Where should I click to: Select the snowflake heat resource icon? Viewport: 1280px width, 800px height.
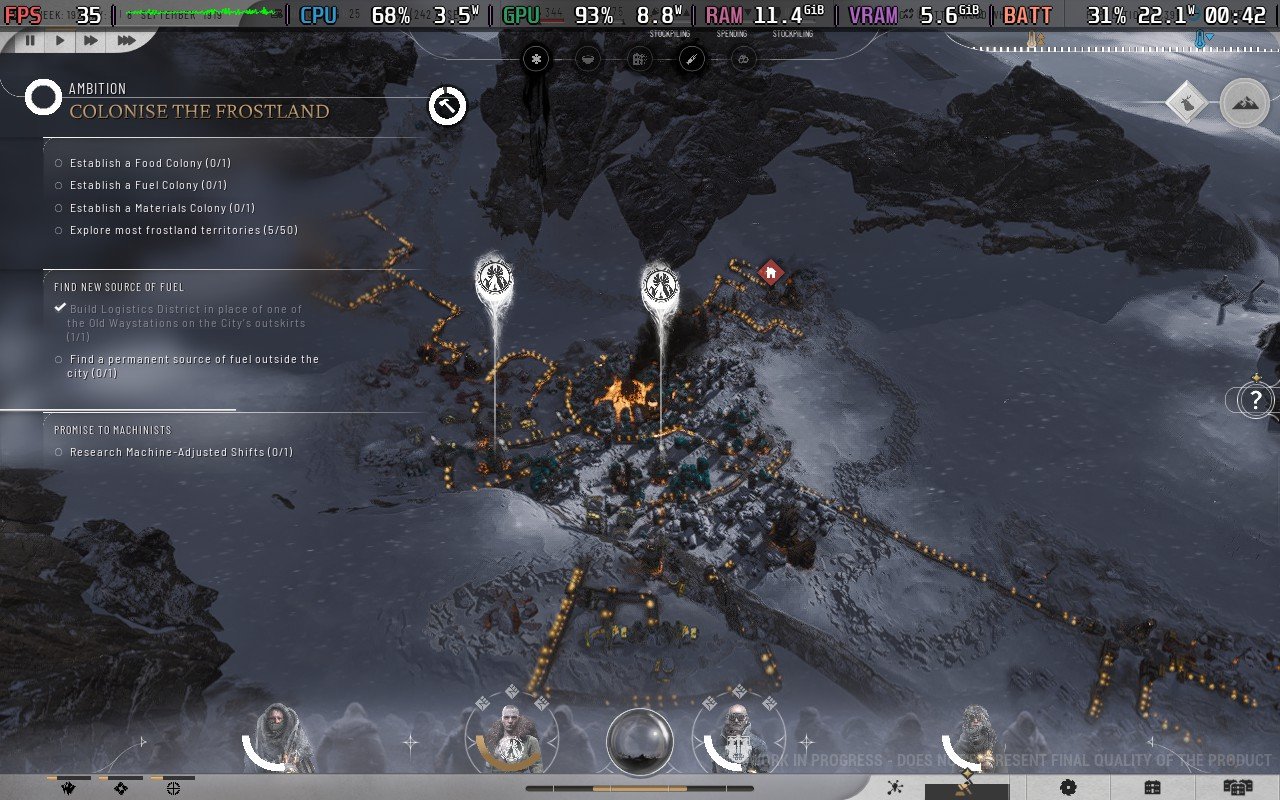coord(537,60)
